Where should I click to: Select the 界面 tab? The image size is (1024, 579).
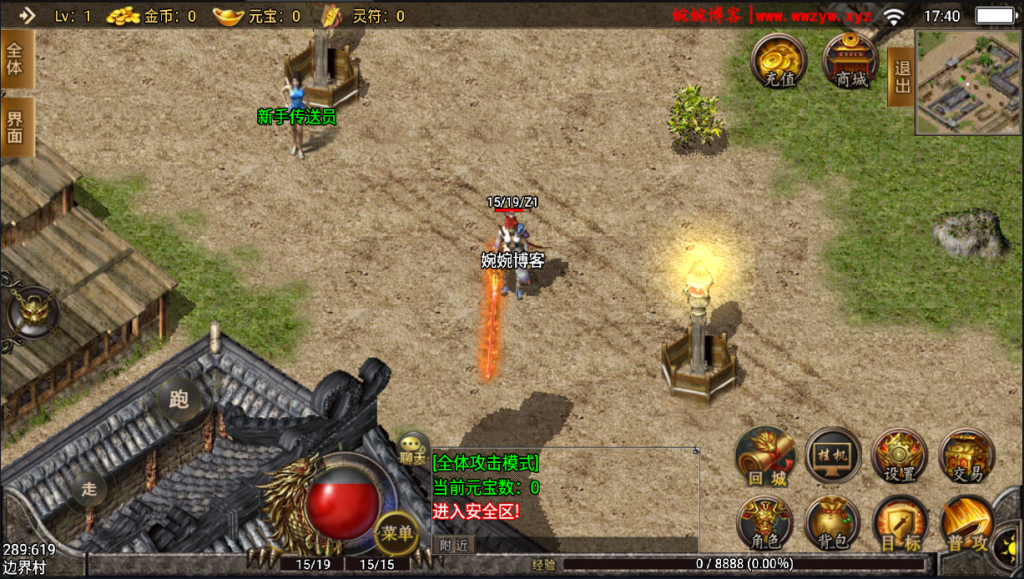click(16, 127)
